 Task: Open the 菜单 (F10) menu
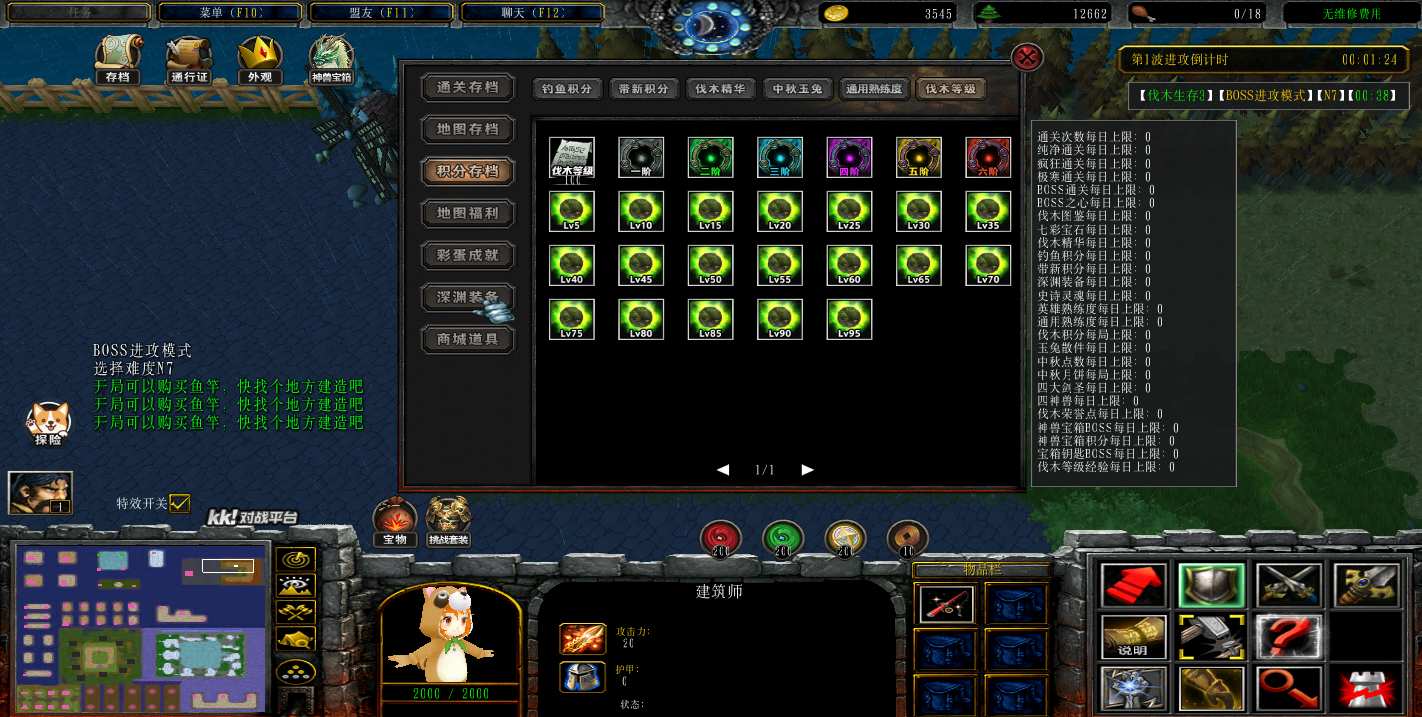tap(230, 13)
